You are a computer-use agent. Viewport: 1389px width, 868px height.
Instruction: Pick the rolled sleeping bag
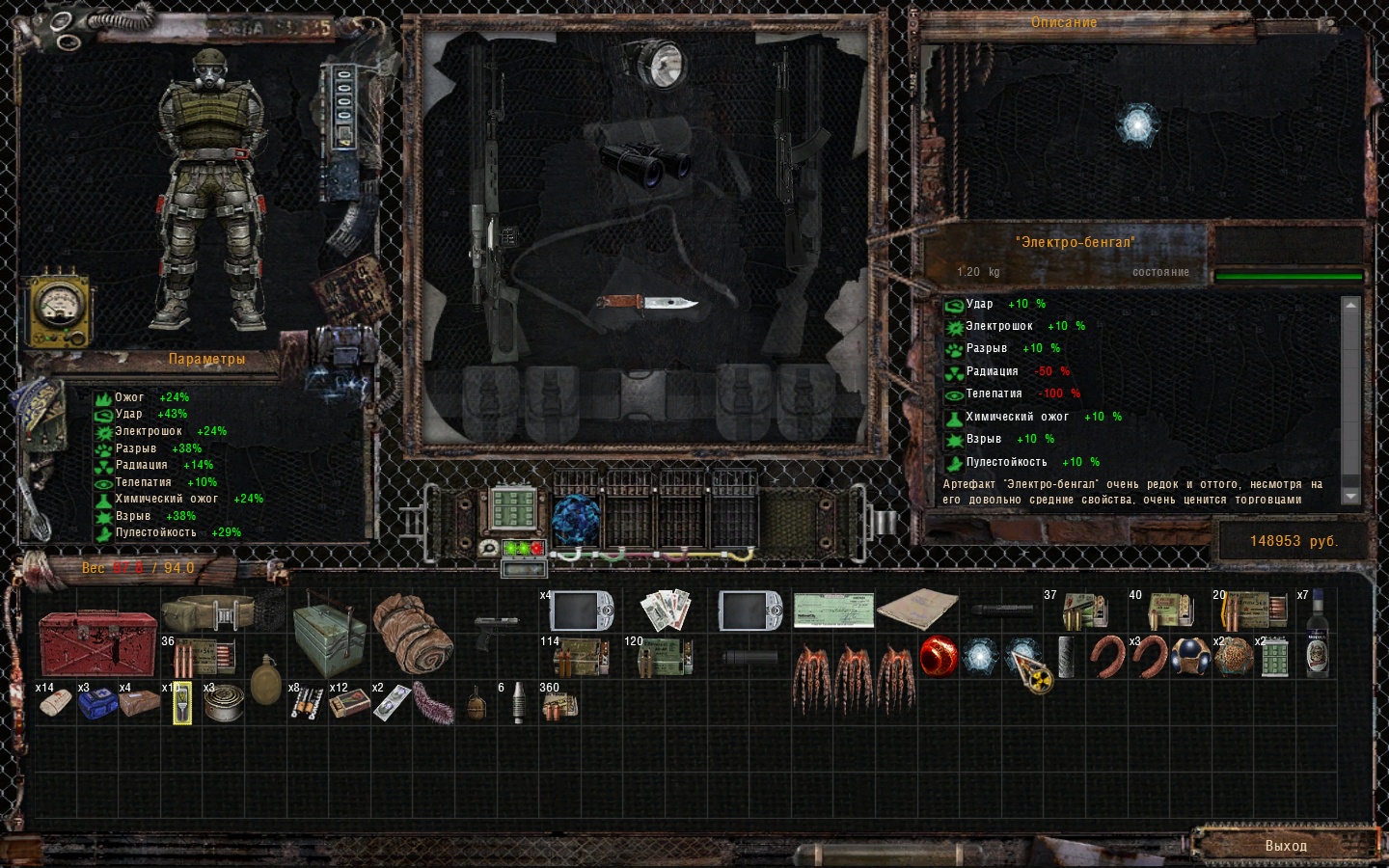(x=412, y=634)
